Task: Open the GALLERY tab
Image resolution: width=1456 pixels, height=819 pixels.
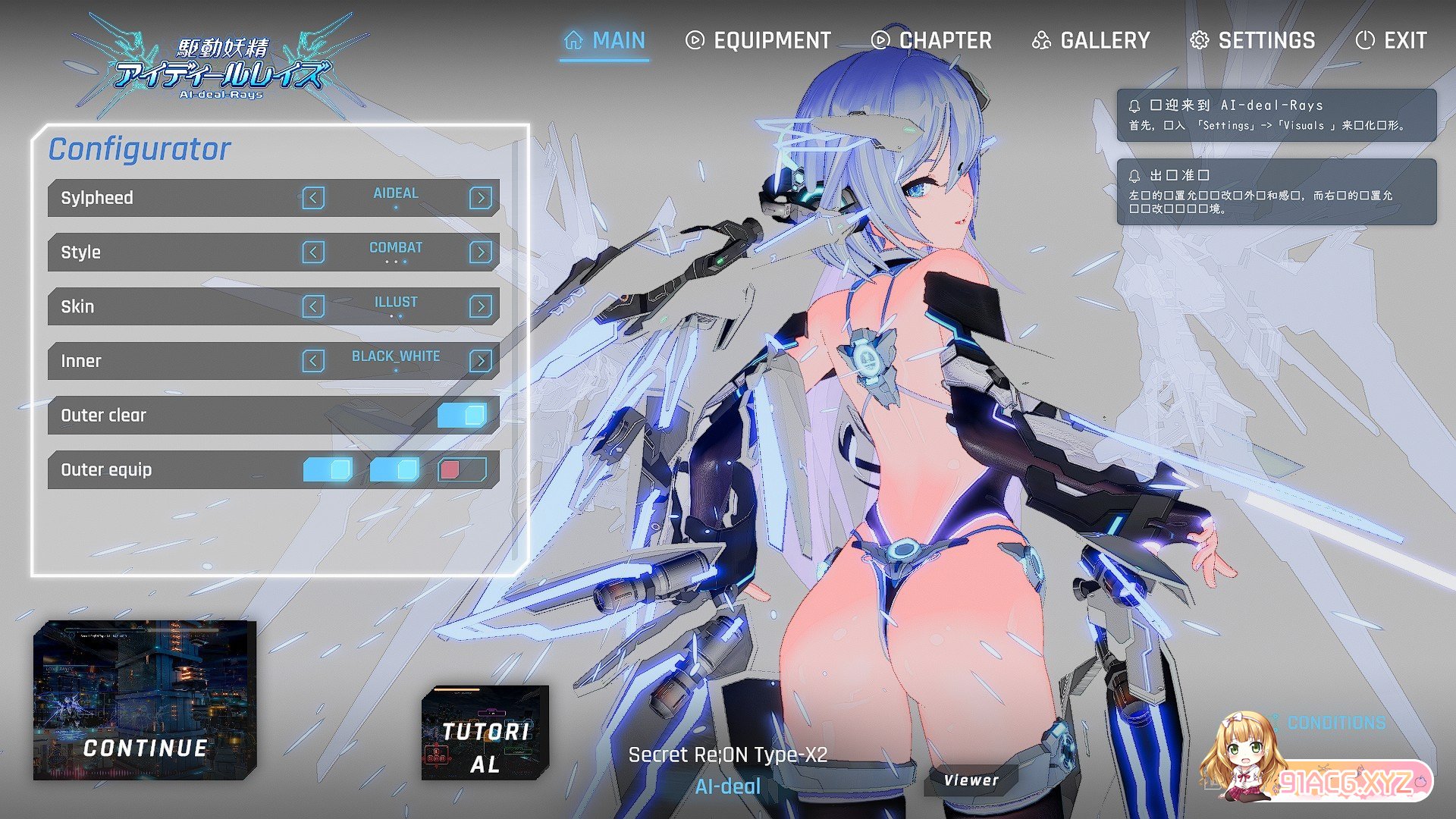Action: (1090, 40)
